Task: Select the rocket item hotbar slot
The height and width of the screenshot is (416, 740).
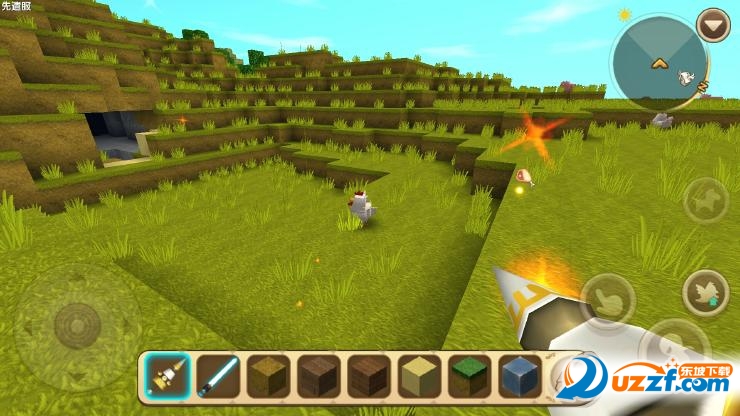Action: [165, 374]
